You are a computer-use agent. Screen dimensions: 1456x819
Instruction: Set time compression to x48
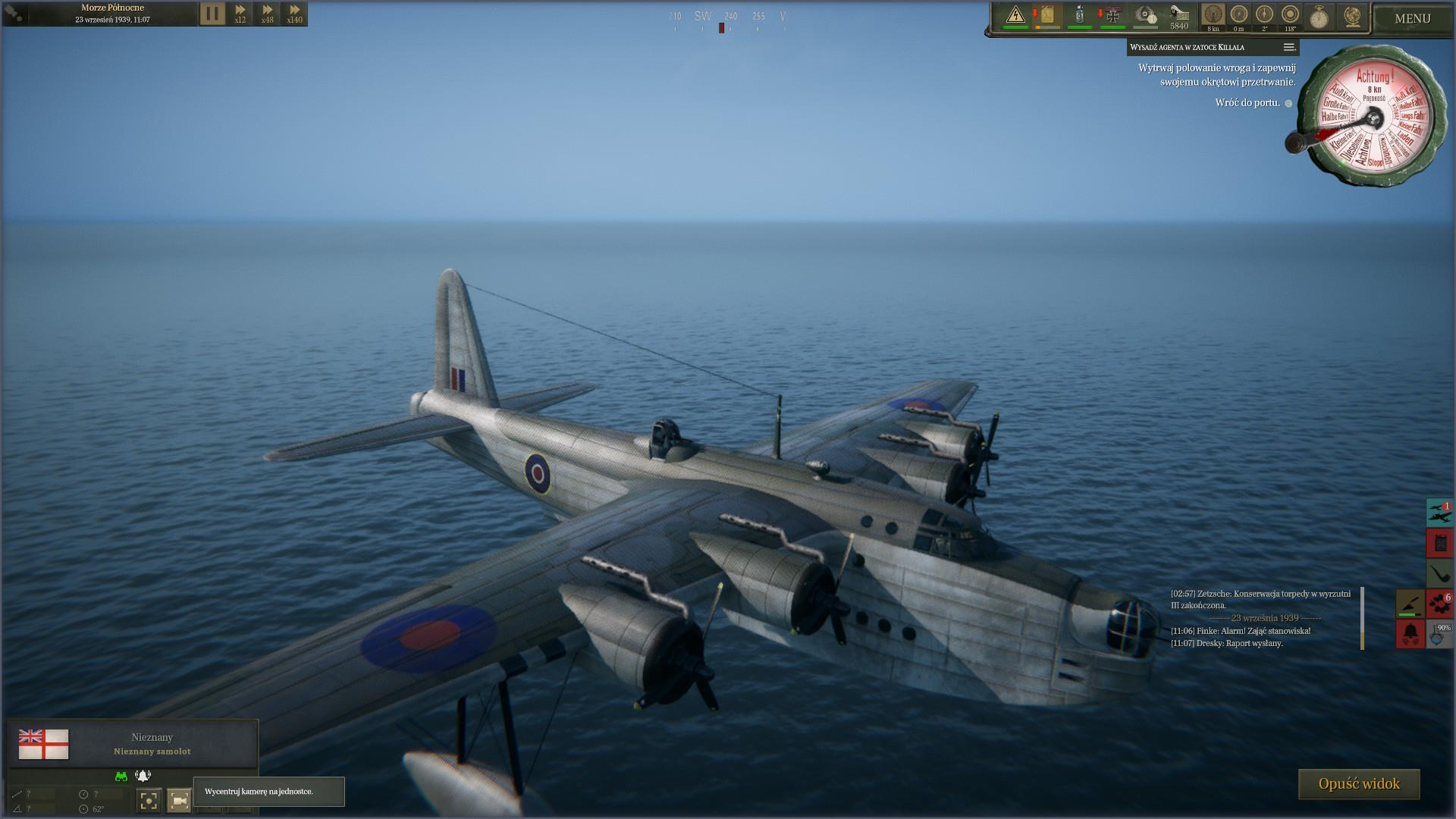pos(267,14)
